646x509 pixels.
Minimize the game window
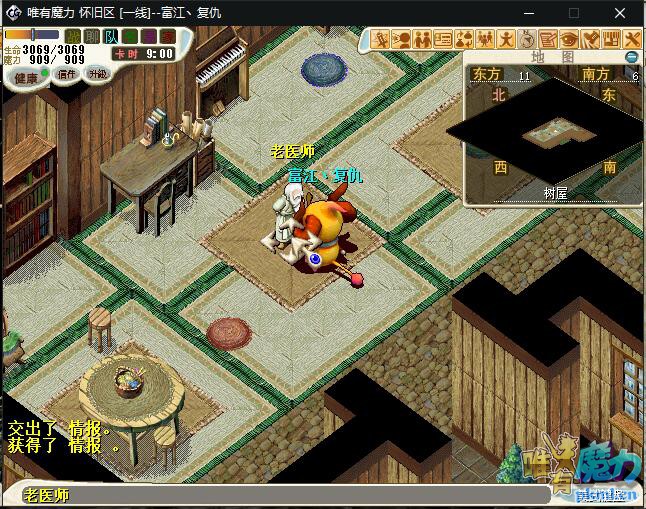(525, 12)
